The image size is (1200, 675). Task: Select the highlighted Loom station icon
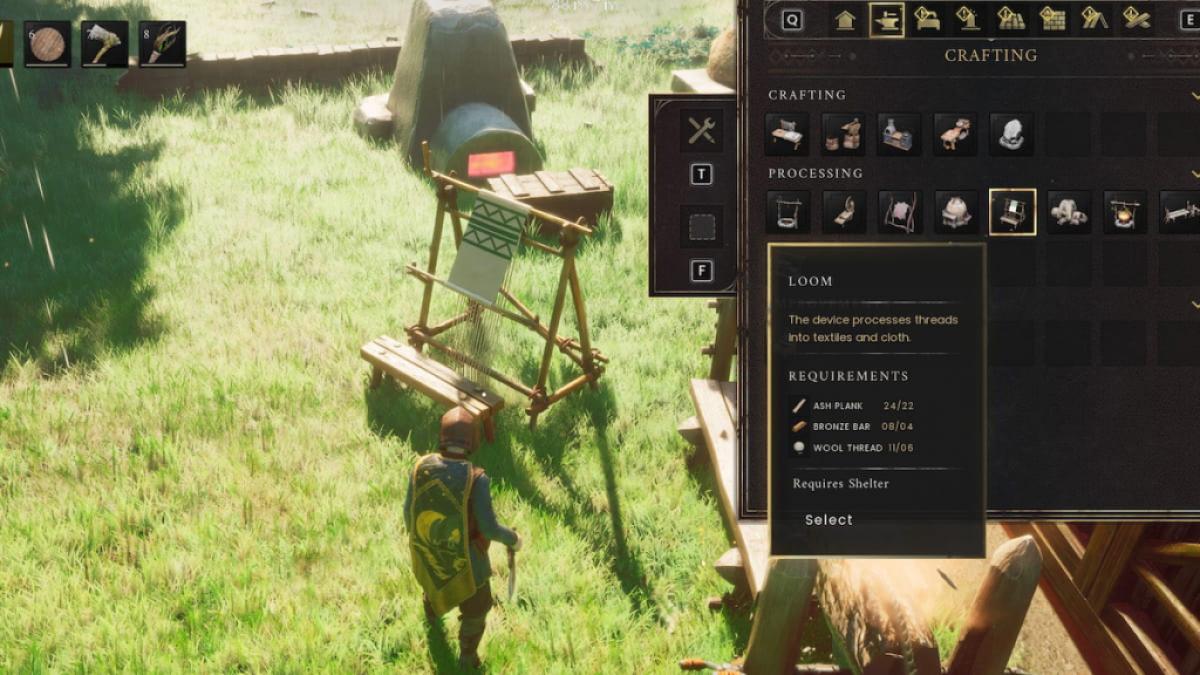pyautogui.click(x=1012, y=212)
